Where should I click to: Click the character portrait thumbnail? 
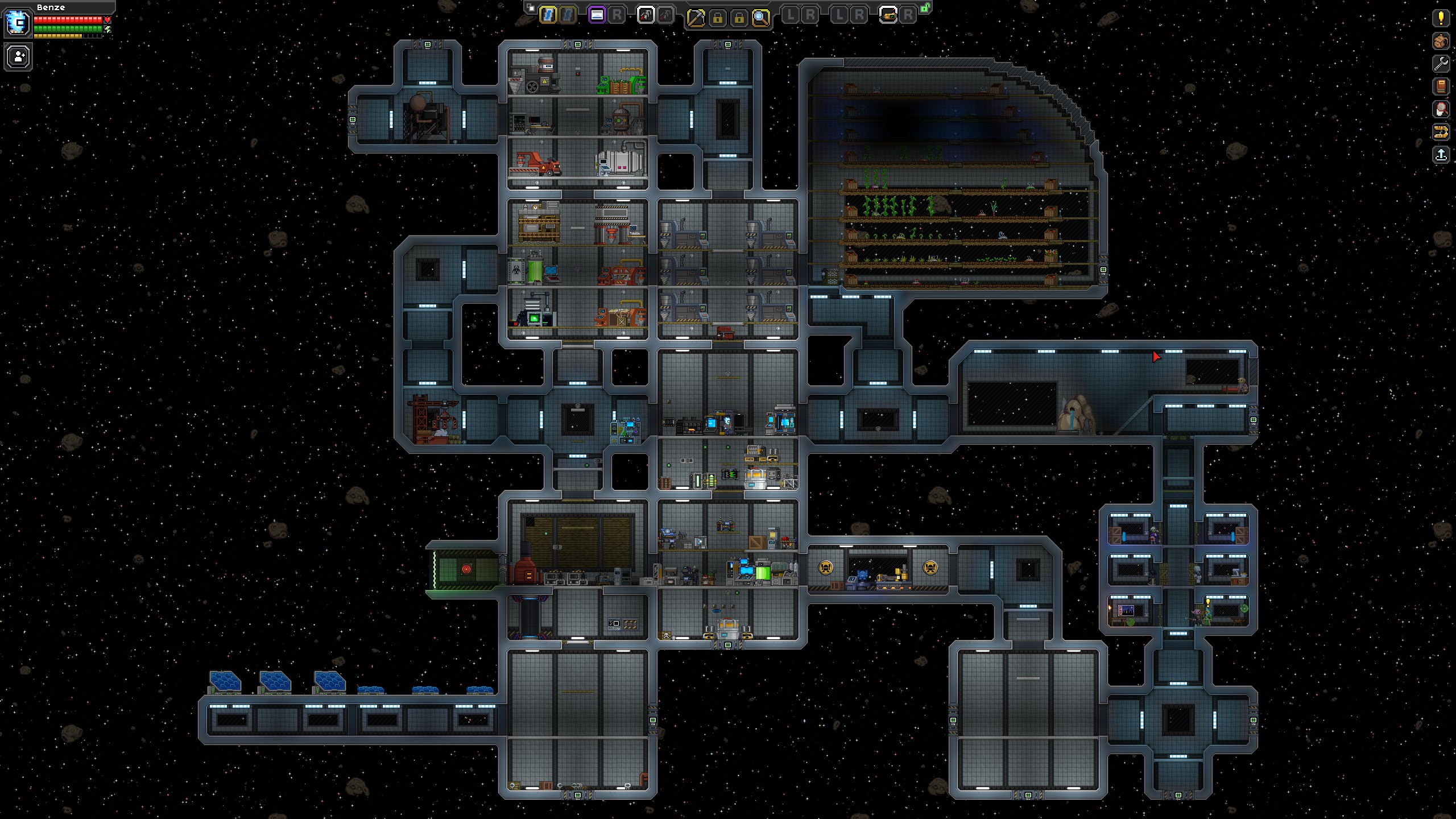click(18, 24)
